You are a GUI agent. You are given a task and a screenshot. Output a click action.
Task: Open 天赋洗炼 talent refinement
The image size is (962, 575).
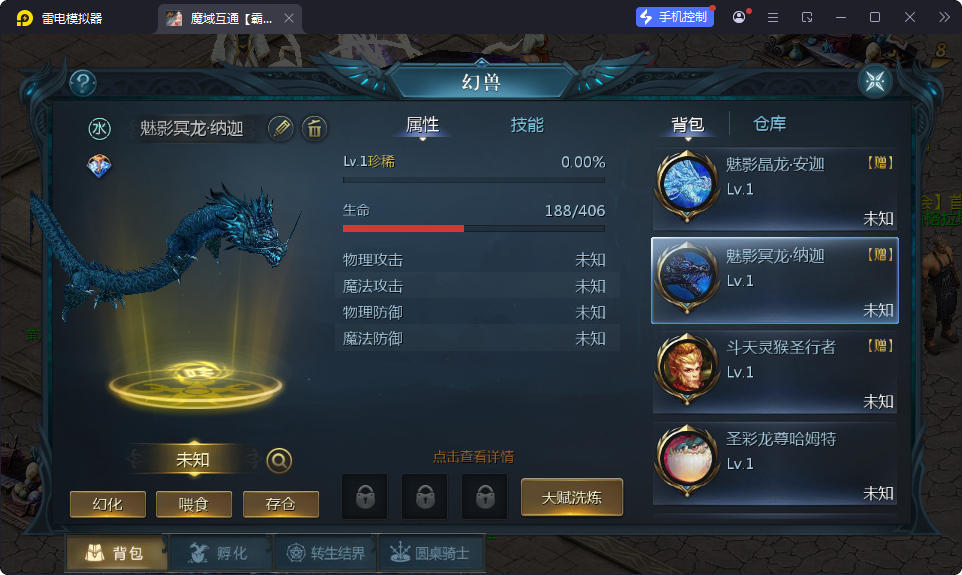572,497
